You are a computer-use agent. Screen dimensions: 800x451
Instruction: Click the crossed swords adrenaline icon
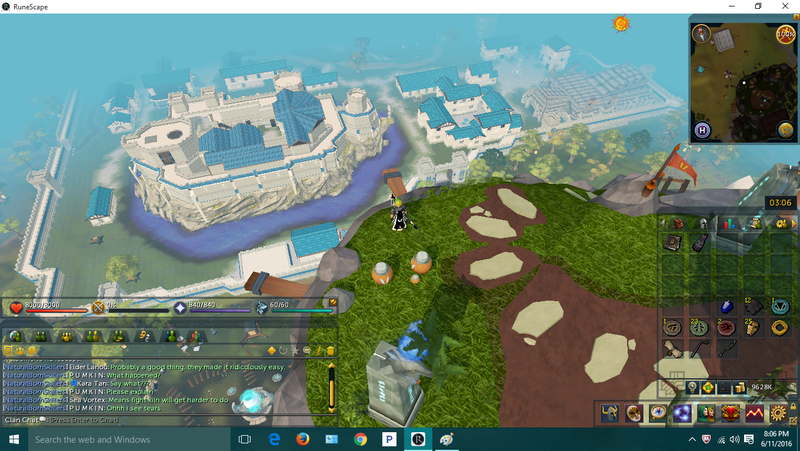[x=99, y=308]
